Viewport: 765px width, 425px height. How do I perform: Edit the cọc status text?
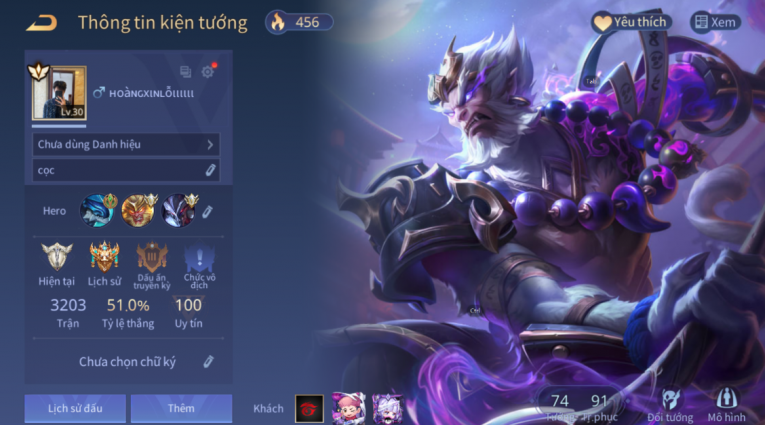click(210, 170)
